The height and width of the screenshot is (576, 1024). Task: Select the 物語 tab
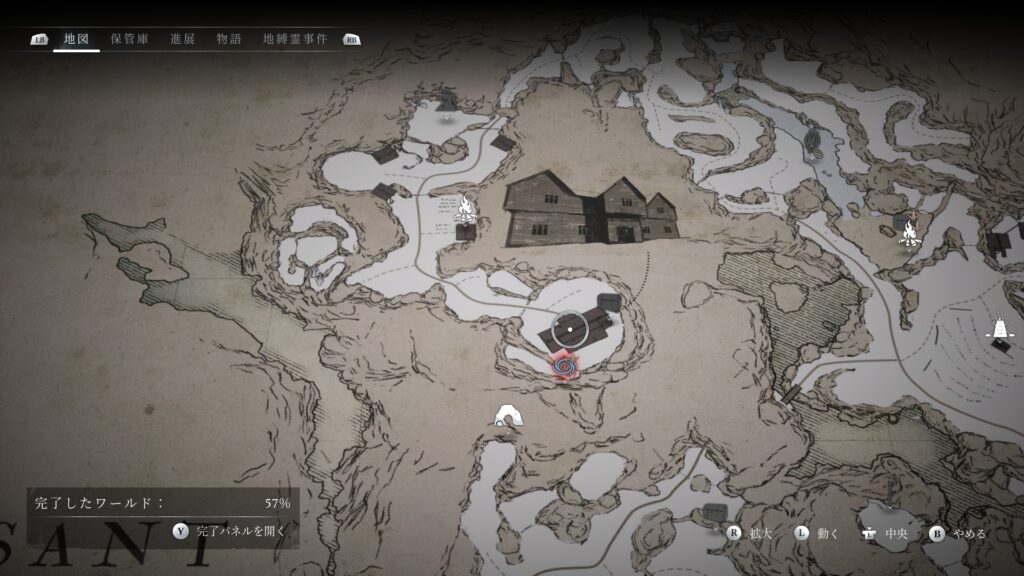[227, 39]
